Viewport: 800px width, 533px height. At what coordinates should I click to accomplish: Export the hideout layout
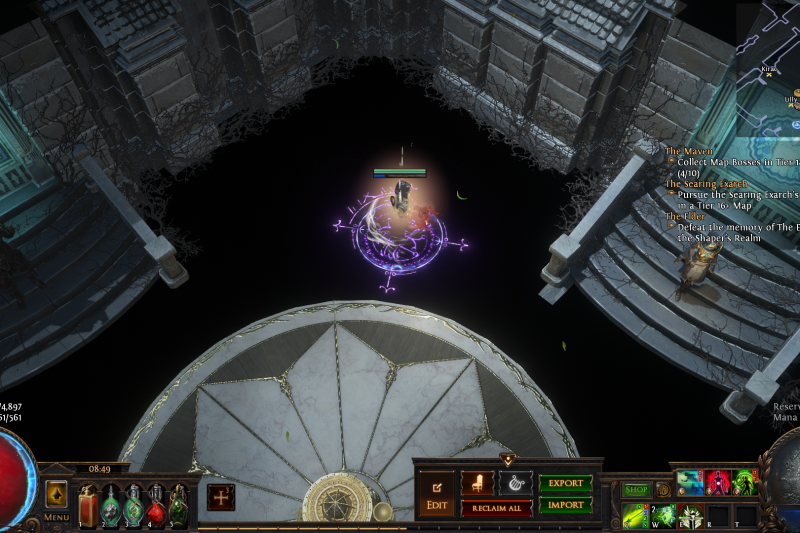(565, 483)
